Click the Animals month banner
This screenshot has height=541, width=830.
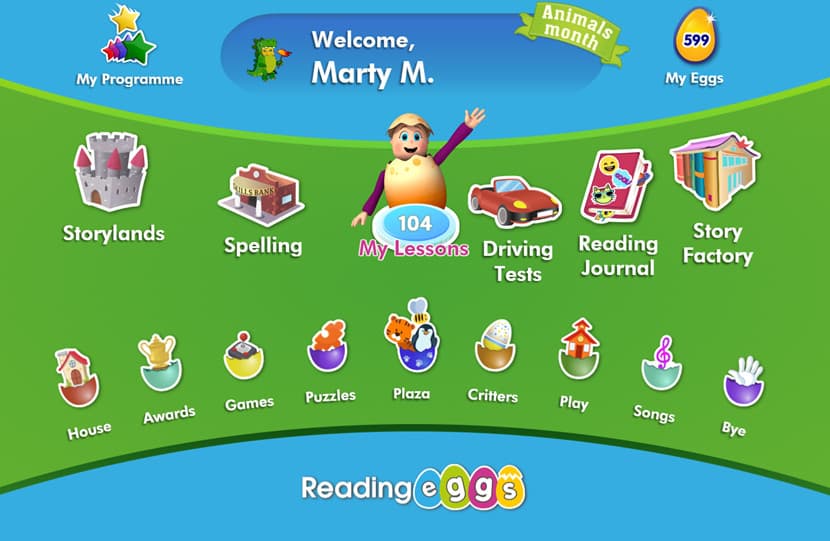click(x=570, y=32)
